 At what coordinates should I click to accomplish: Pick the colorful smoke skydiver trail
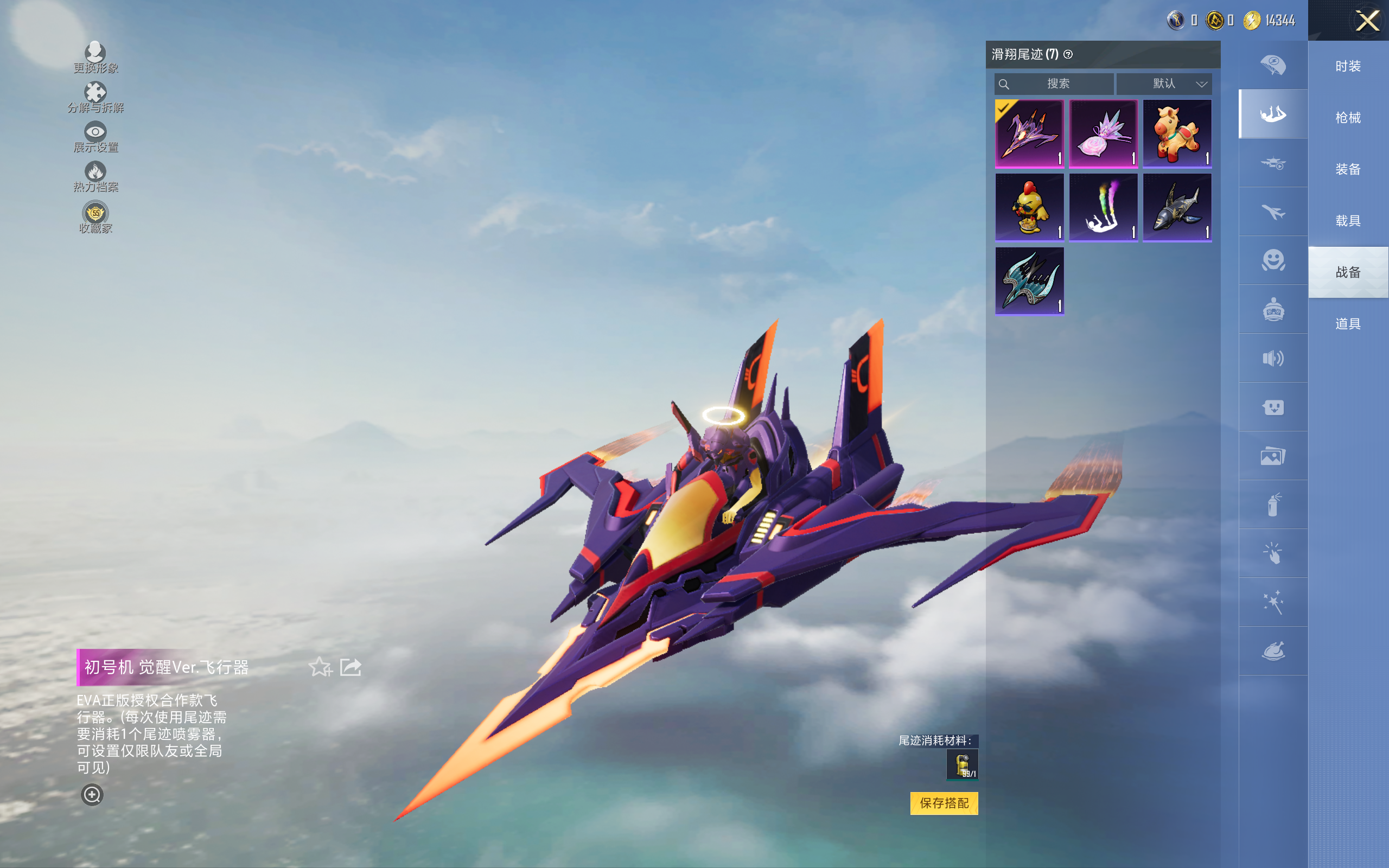[x=1103, y=207]
